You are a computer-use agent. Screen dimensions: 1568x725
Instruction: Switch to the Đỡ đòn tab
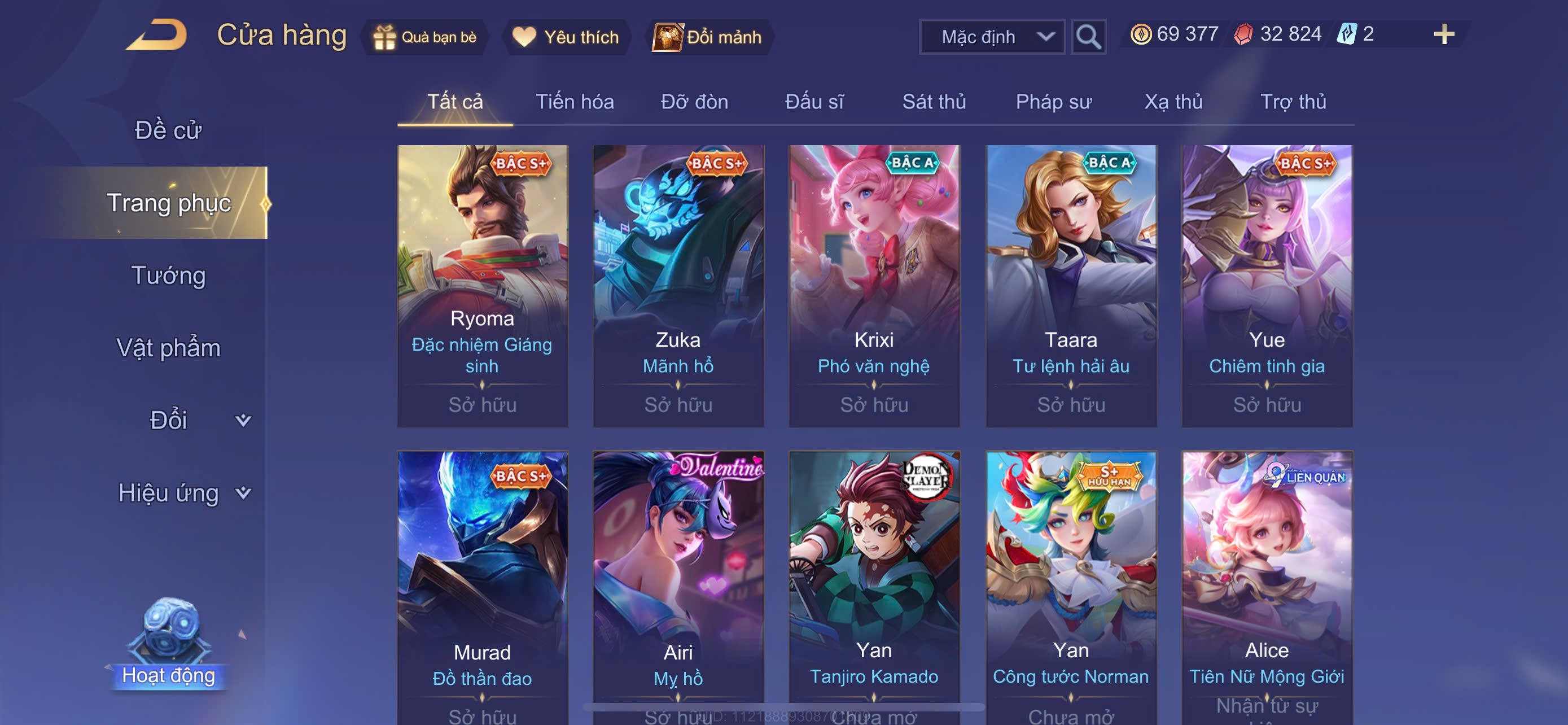tap(694, 102)
